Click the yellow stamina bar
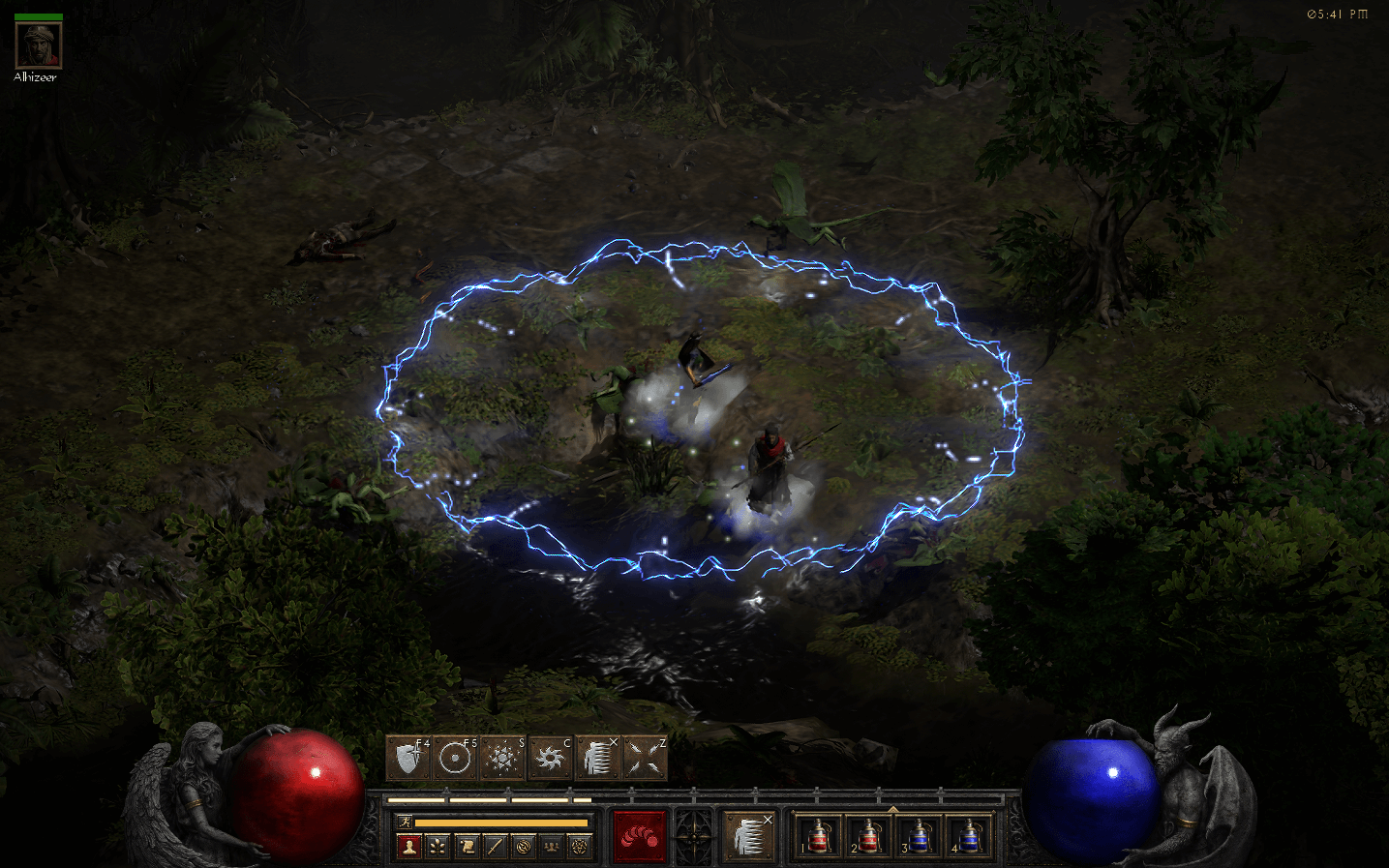The height and width of the screenshot is (868, 1389). point(503,821)
